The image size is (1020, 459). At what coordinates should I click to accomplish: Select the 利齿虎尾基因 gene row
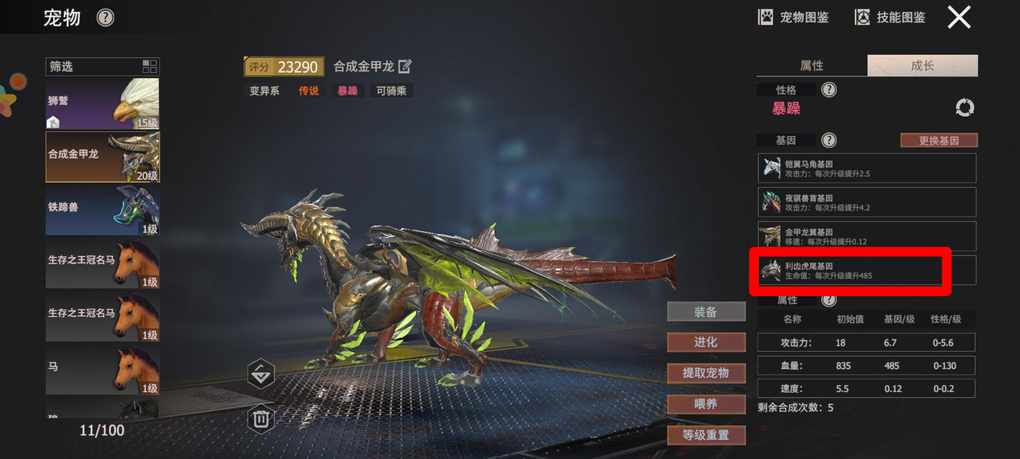[x=866, y=270]
